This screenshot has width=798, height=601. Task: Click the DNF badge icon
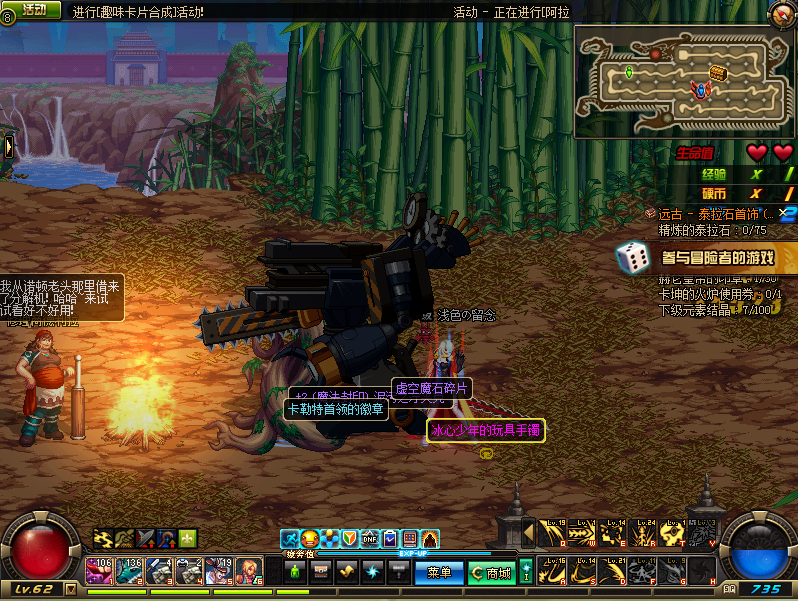point(369,539)
